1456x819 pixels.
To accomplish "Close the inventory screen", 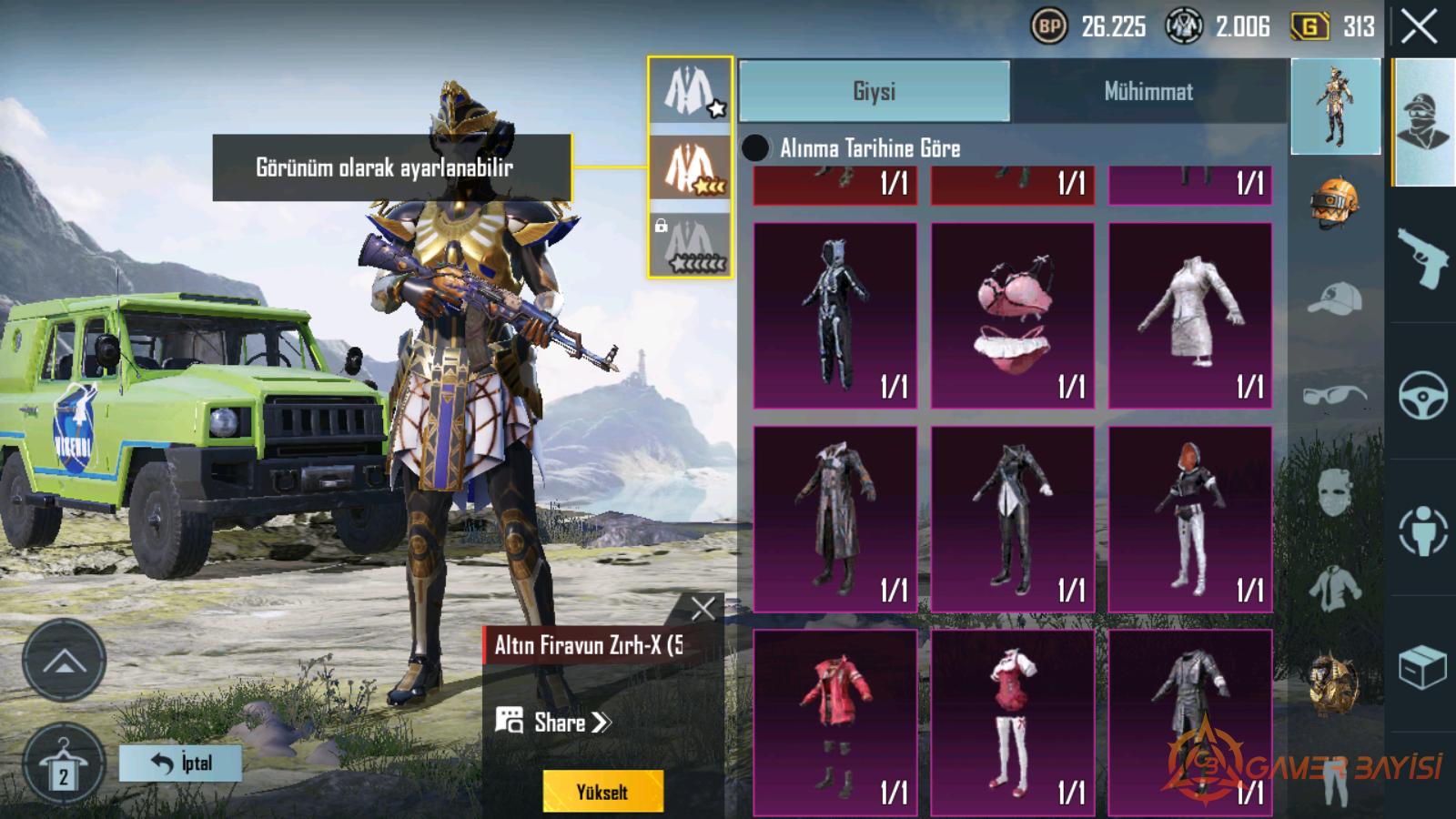I will [1419, 27].
